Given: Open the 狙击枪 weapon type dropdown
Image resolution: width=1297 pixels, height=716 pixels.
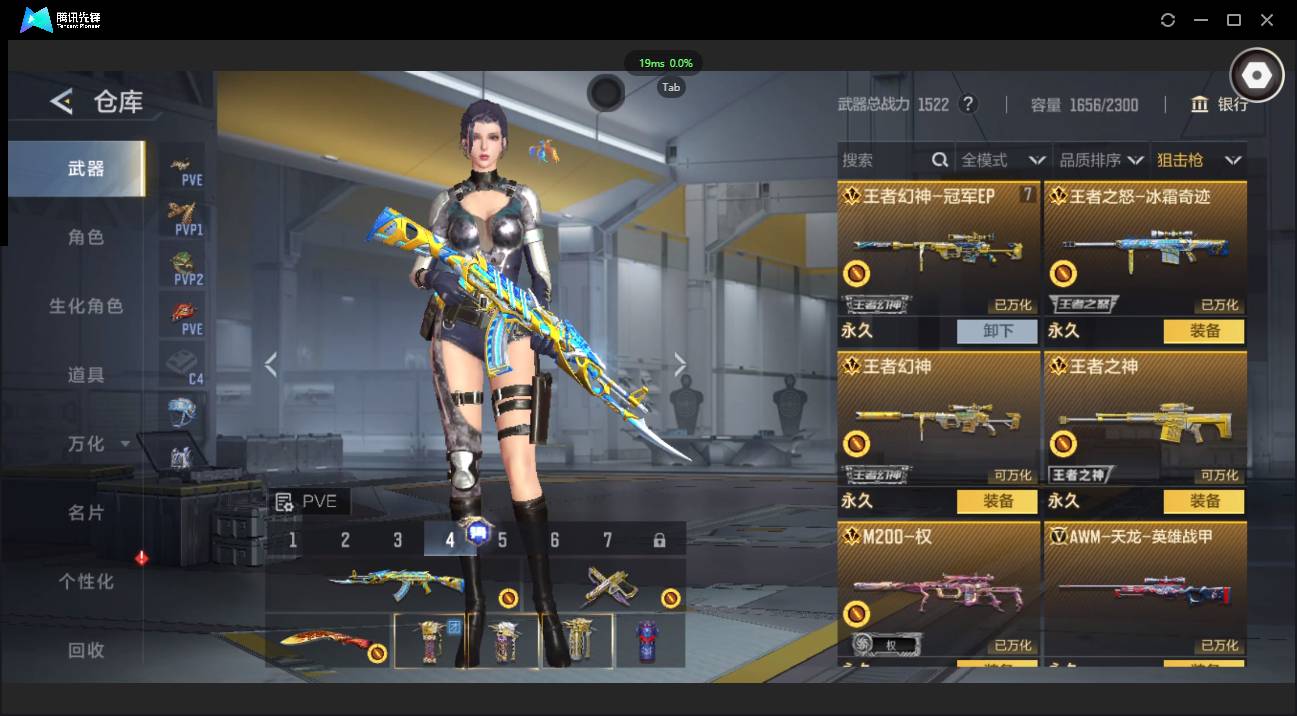Looking at the screenshot, I should (x=1198, y=160).
